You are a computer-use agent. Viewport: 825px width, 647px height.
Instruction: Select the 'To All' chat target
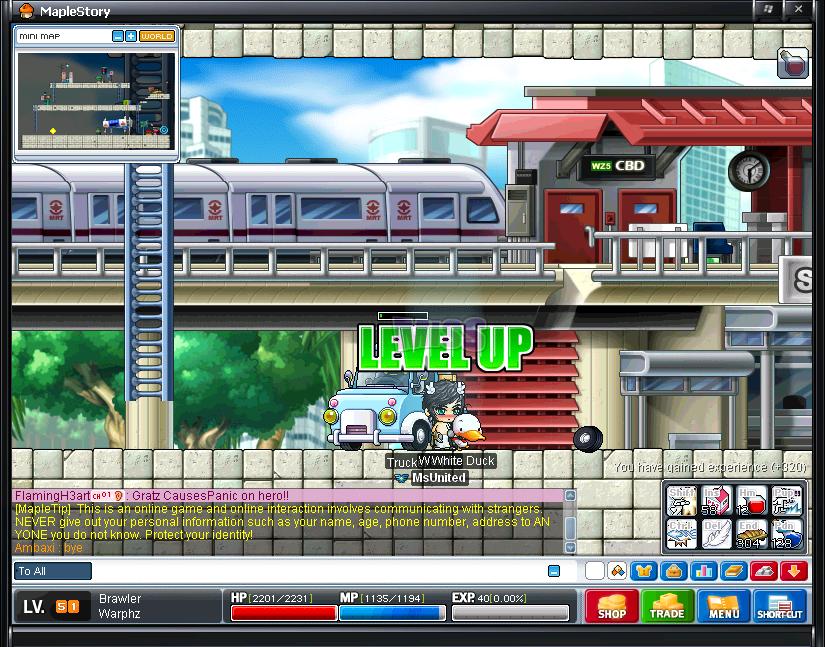pos(53,571)
